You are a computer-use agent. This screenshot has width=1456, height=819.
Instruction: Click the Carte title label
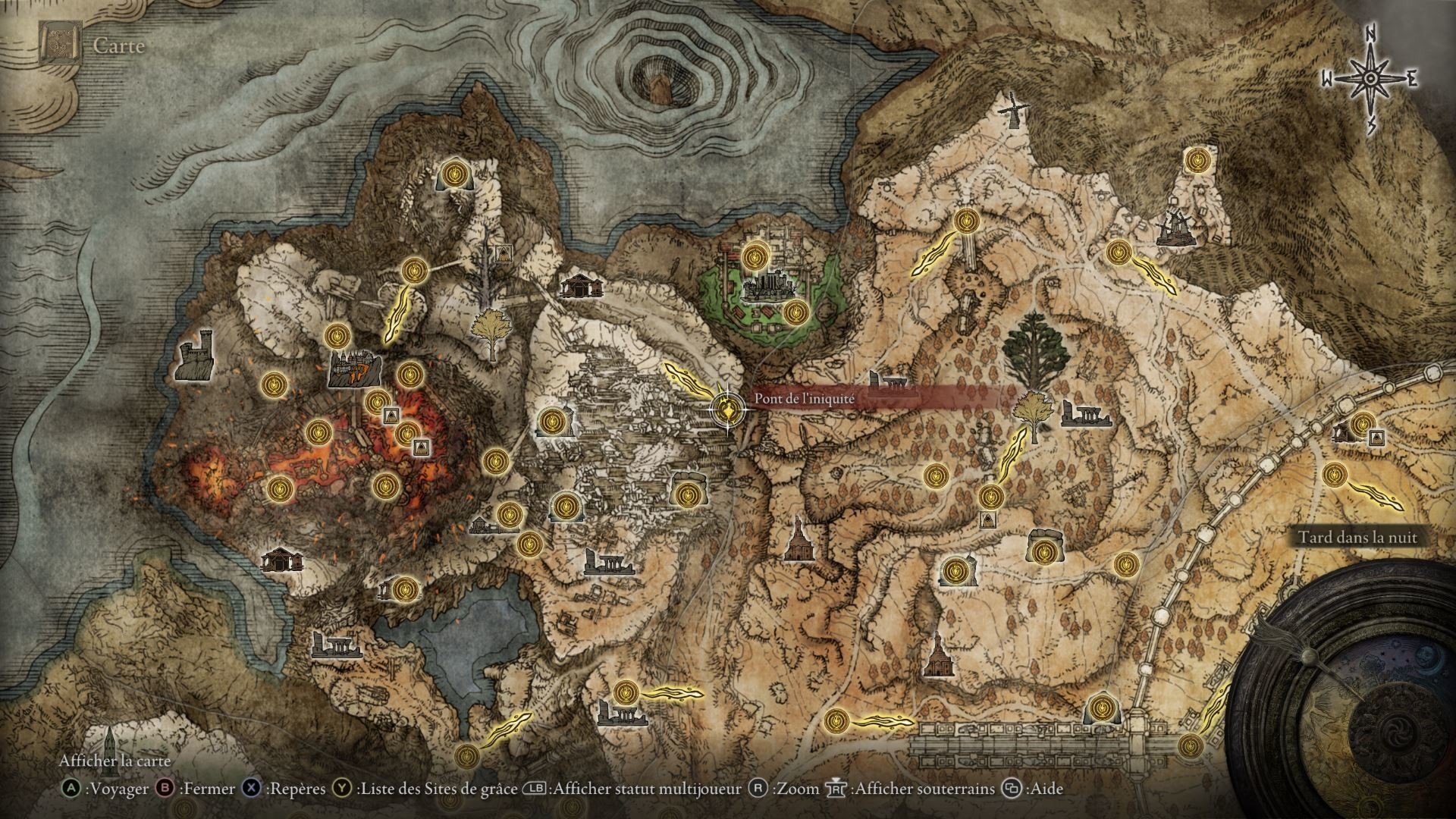118,45
